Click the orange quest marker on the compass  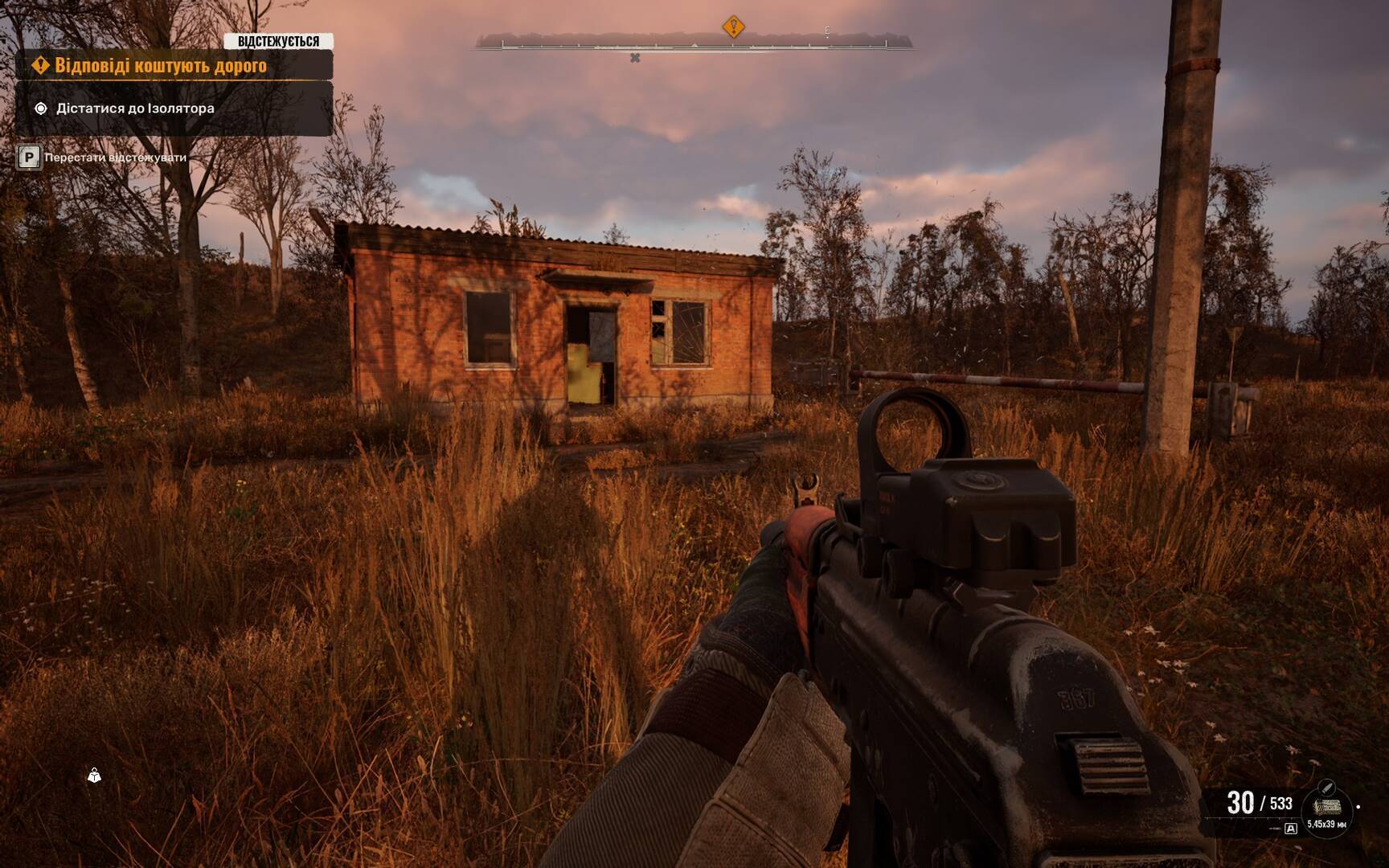tap(732, 27)
